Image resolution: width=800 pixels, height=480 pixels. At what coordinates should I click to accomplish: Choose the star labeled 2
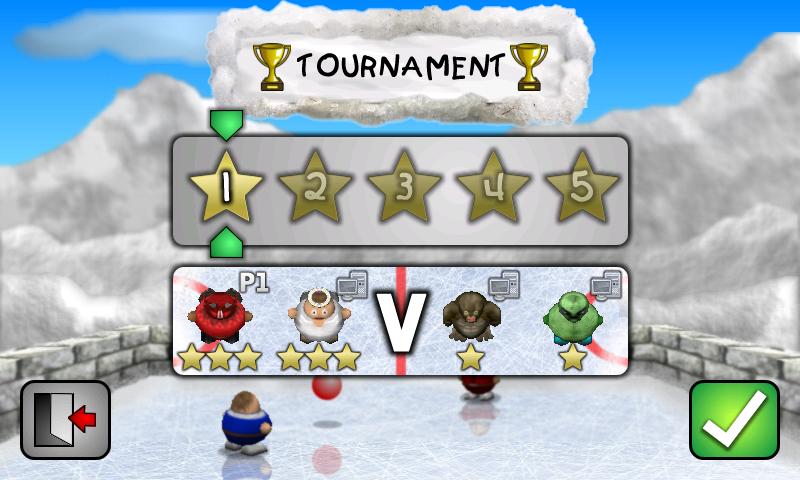315,187
